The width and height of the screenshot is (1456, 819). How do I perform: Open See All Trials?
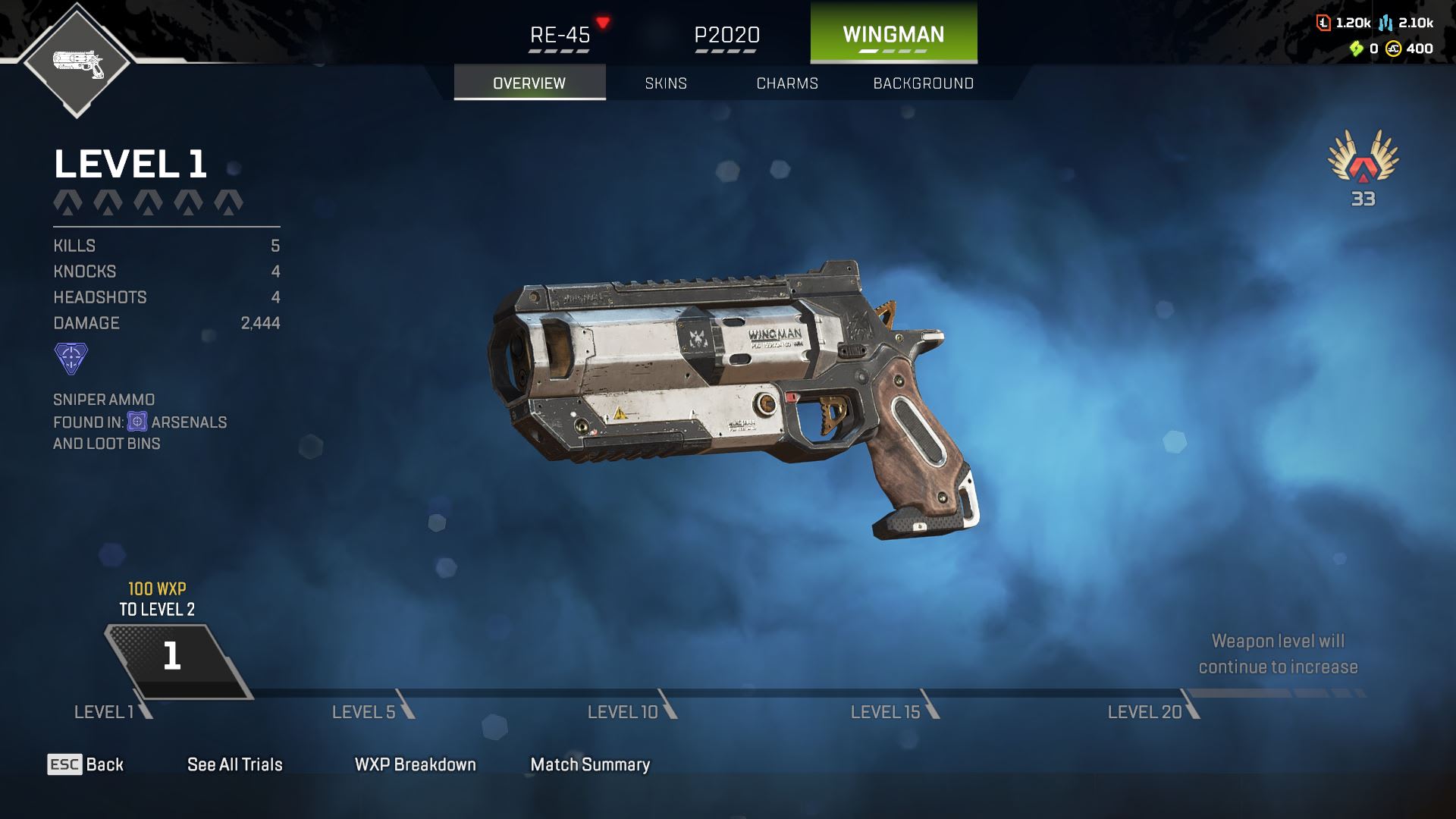235,764
